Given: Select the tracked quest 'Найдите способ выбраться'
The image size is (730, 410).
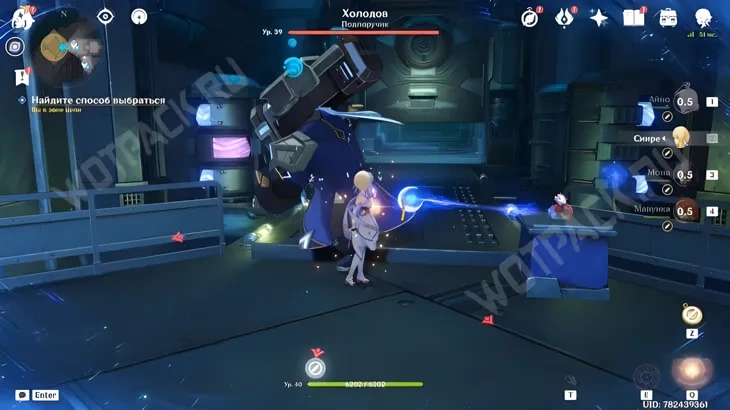Looking at the screenshot, I should (97, 100).
